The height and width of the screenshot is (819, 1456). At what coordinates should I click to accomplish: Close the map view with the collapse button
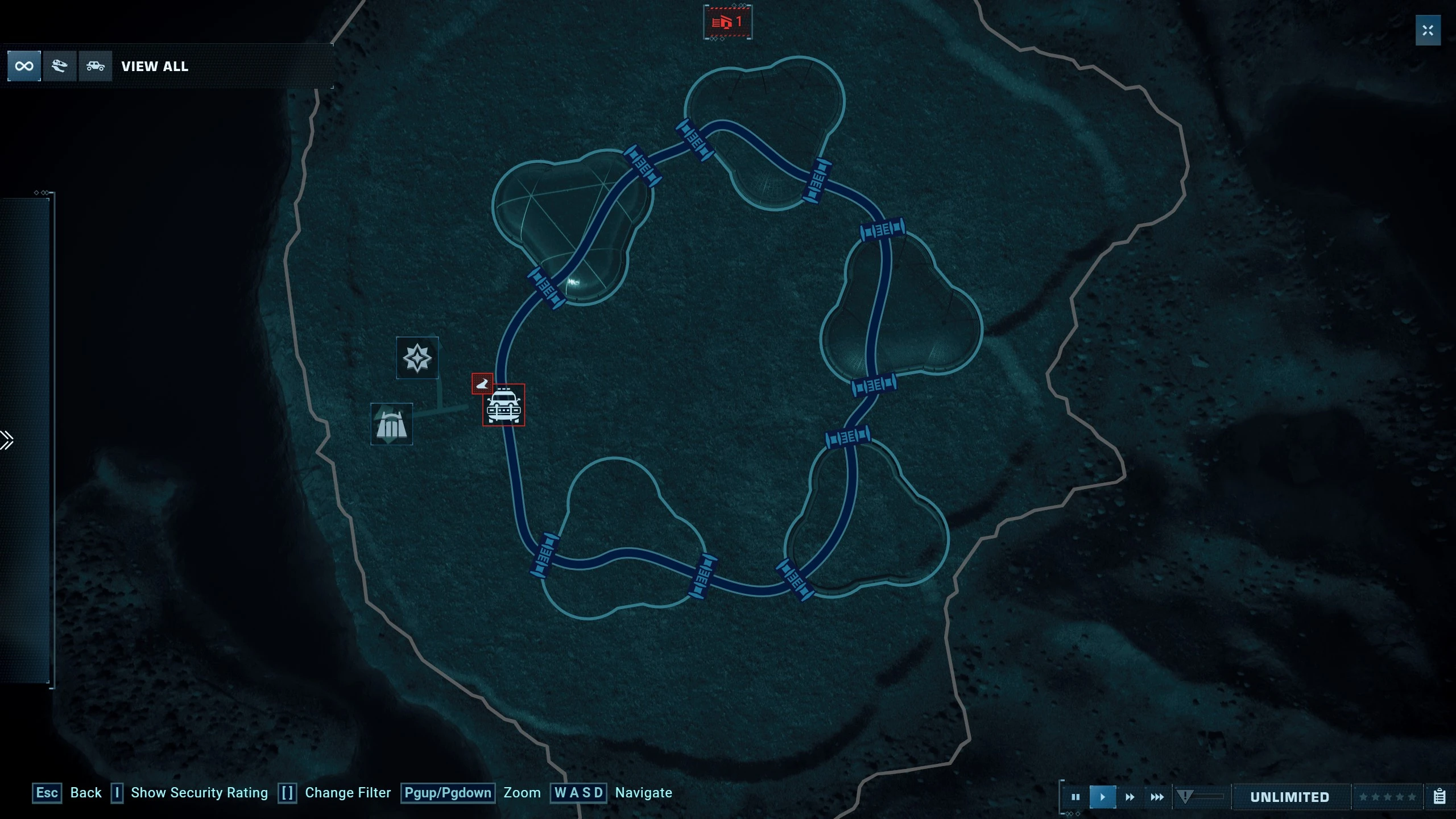(1428, 31)
